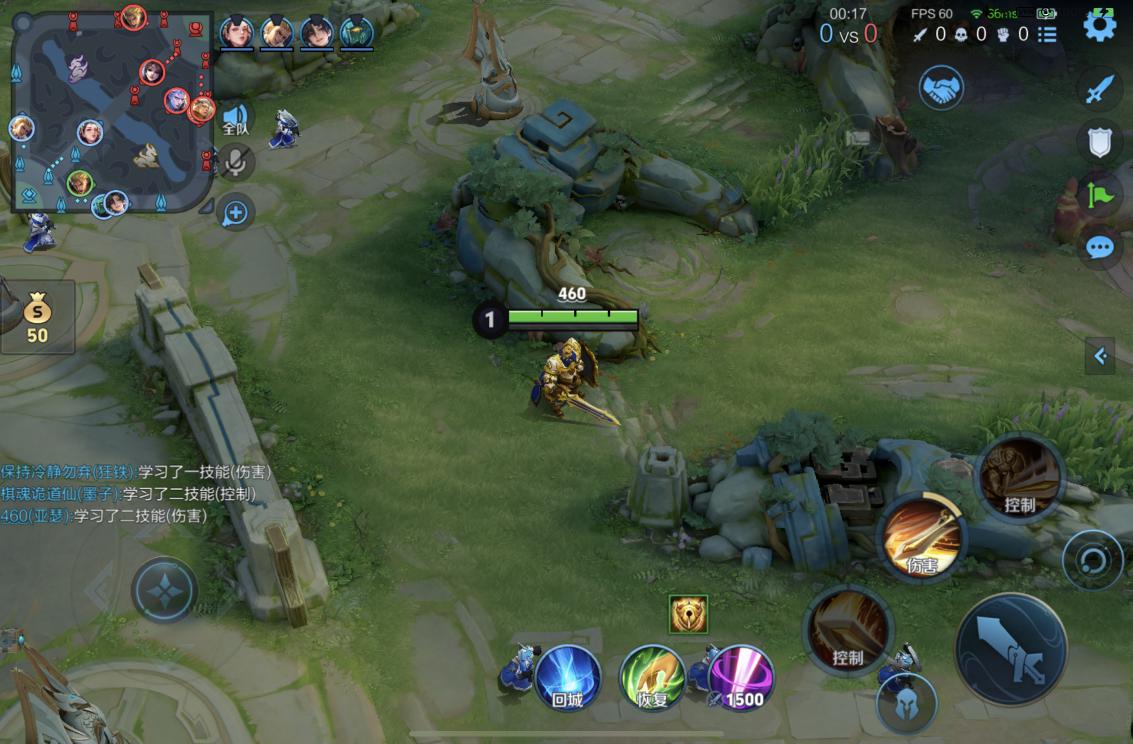Open the scoreboard list icon

click(x=1047, y=34)
